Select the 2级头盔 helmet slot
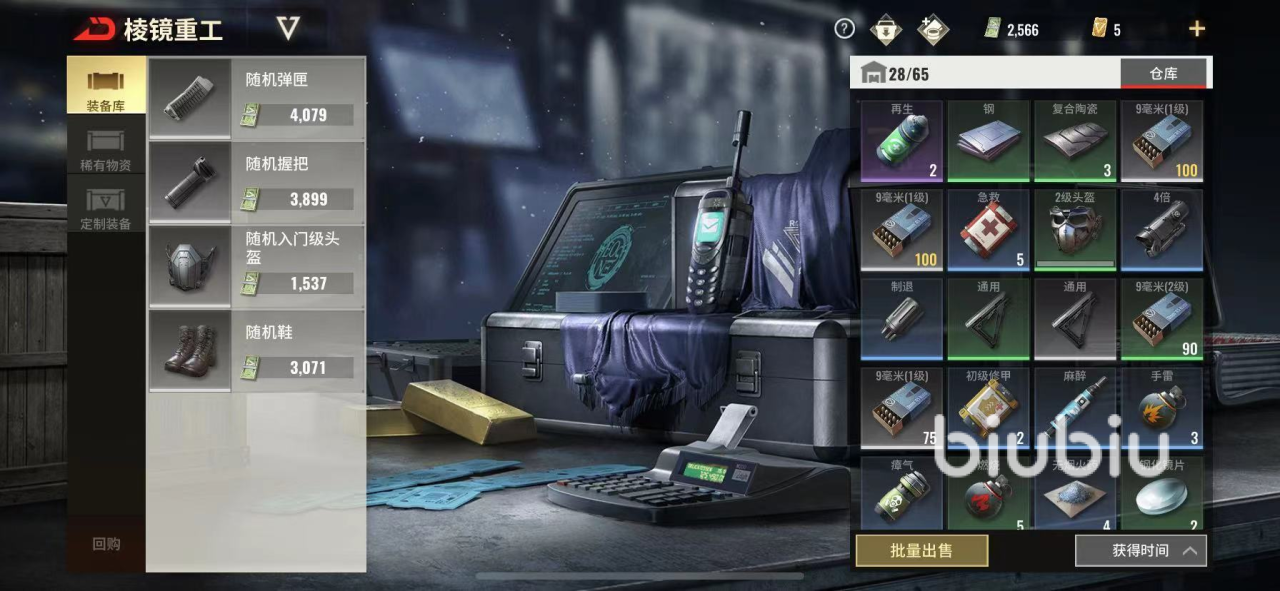 1075,230
